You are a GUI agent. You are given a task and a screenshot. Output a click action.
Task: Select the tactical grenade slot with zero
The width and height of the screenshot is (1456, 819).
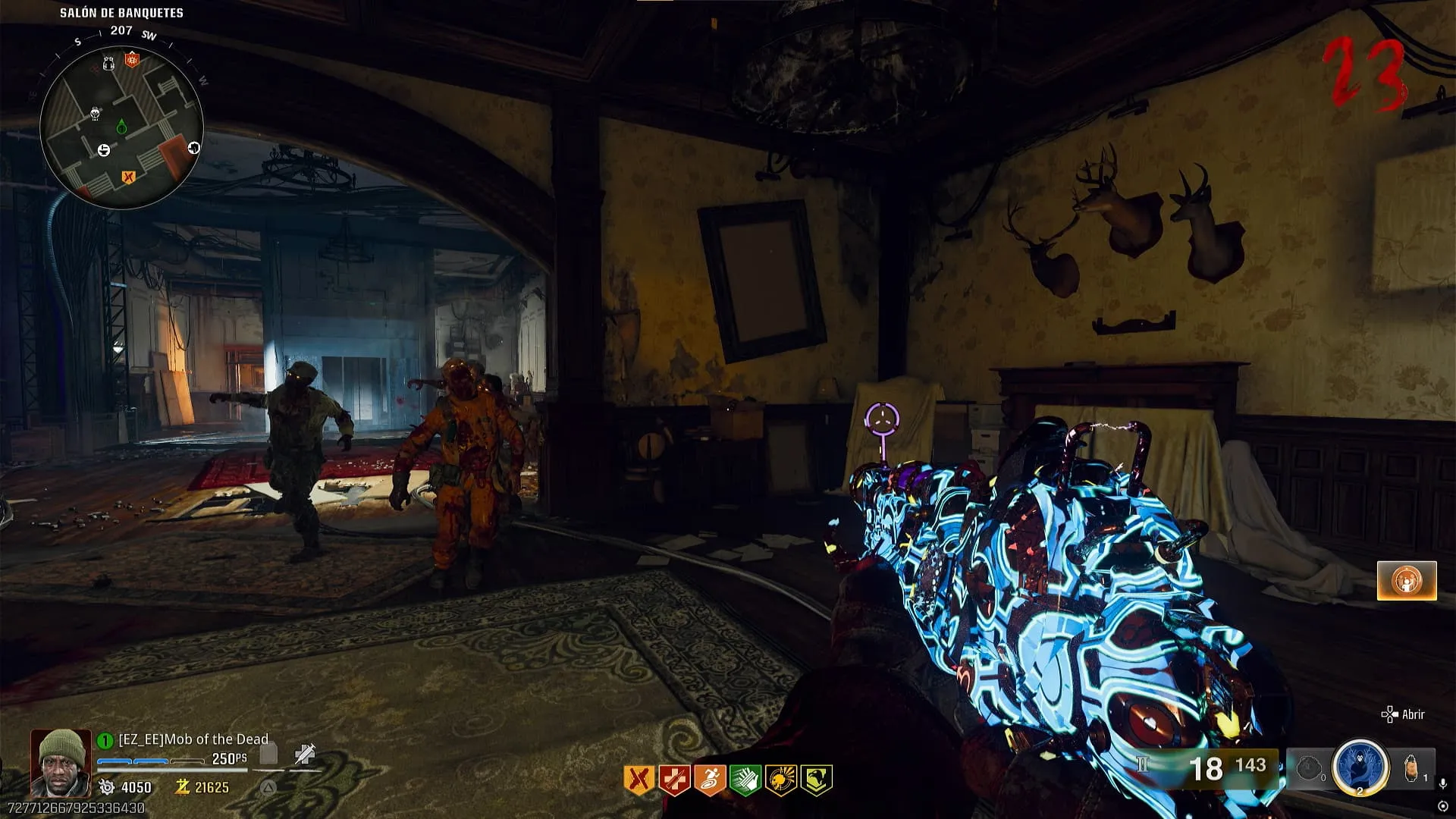[x=1310, y=768]
